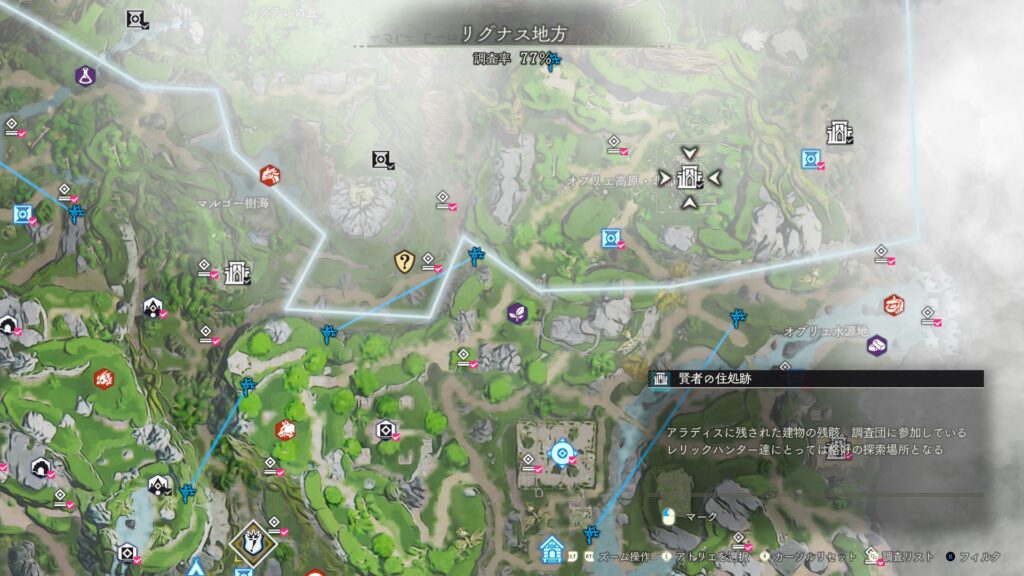
Task: Select the red monster marker near マルゴー樹海
Action: coord(270,175)
